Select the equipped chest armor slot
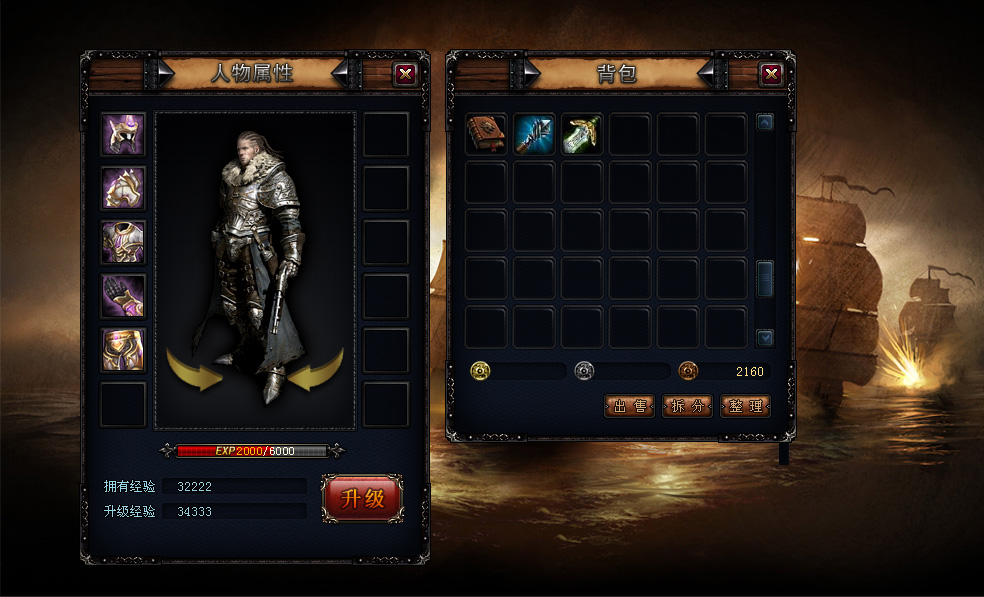The width and height of the screenshot is (984, 597). coord(123,242)
